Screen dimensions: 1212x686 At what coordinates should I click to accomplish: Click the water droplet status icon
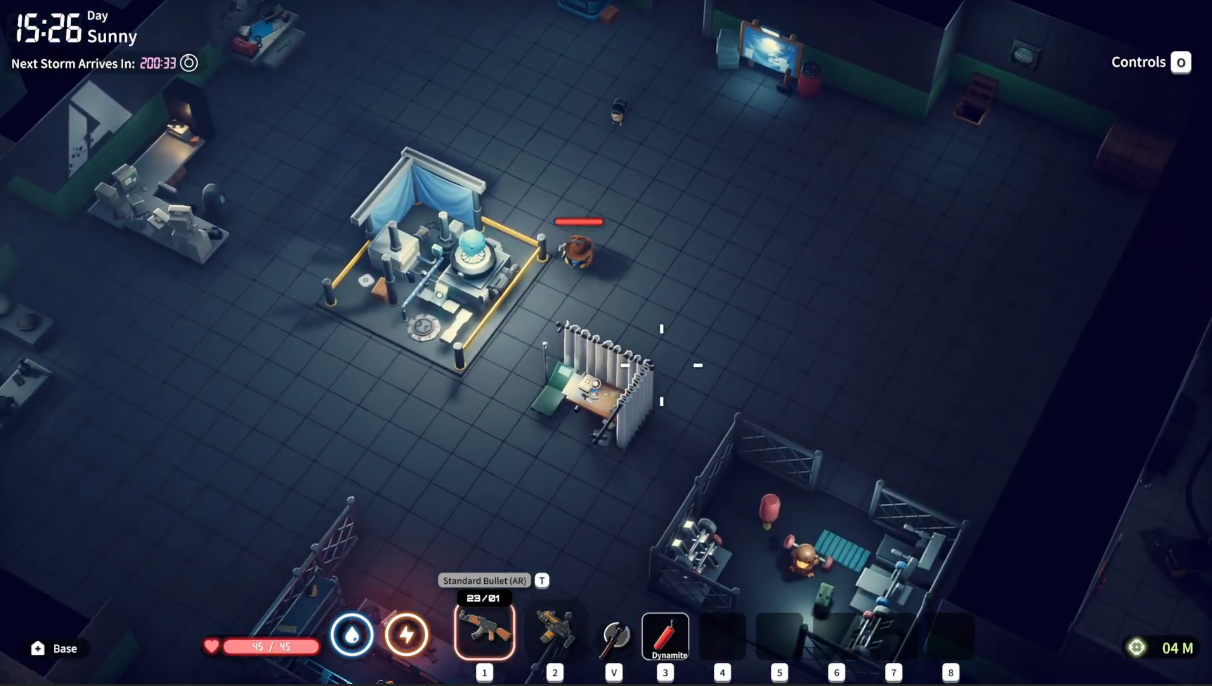[x=352, y=635]
